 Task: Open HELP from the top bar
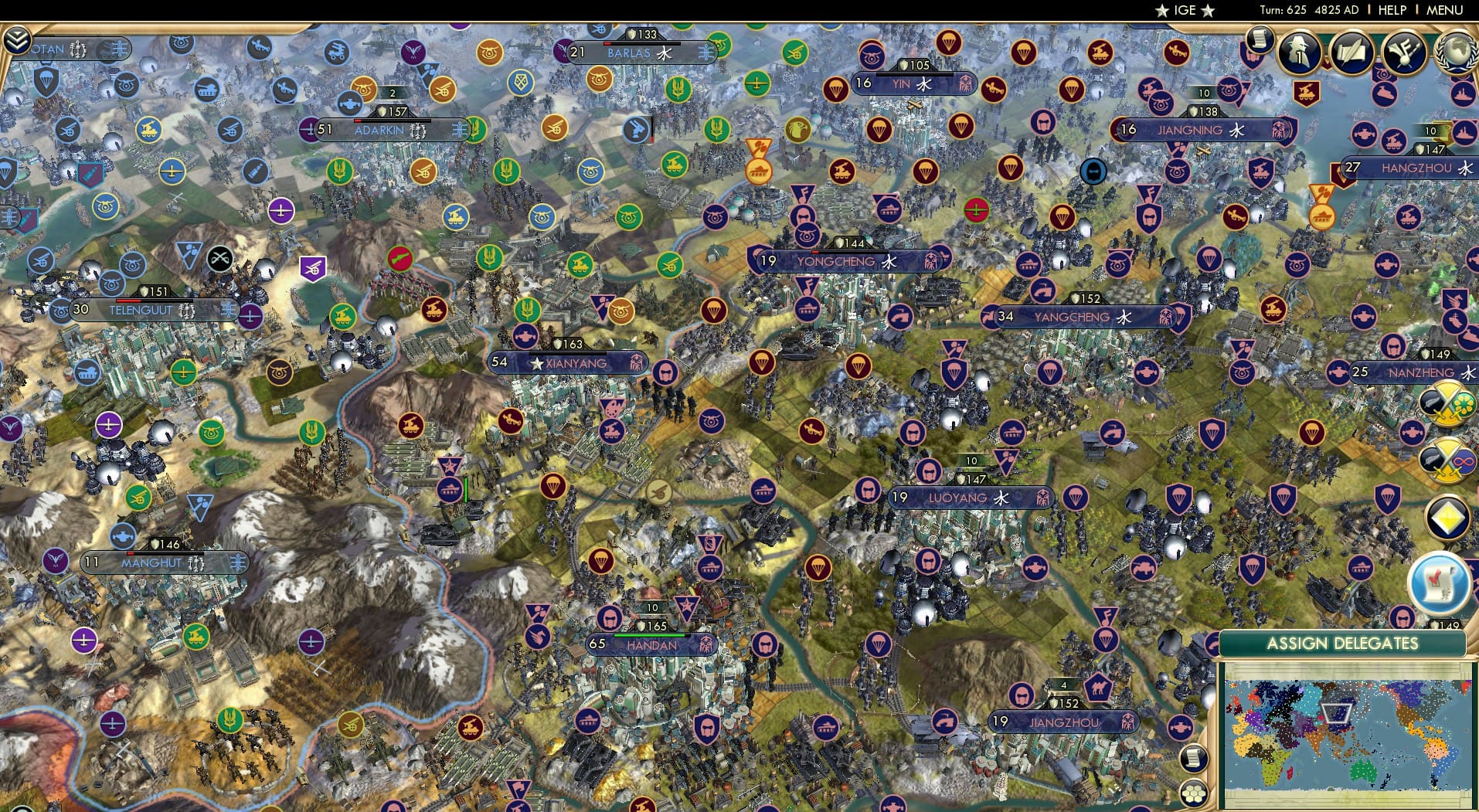1391,10
